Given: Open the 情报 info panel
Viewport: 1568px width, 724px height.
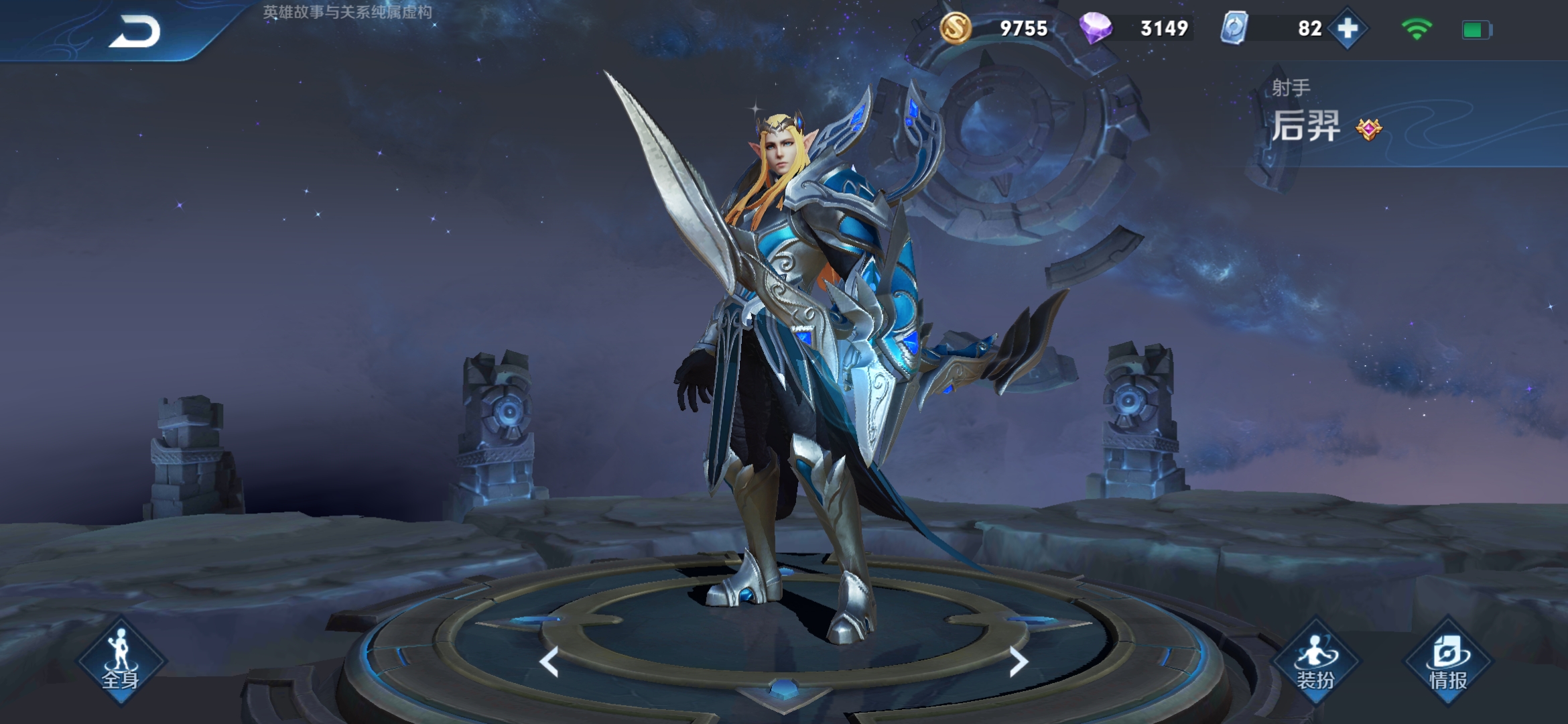Looking at the screenshot, I should click(1448, 661).
